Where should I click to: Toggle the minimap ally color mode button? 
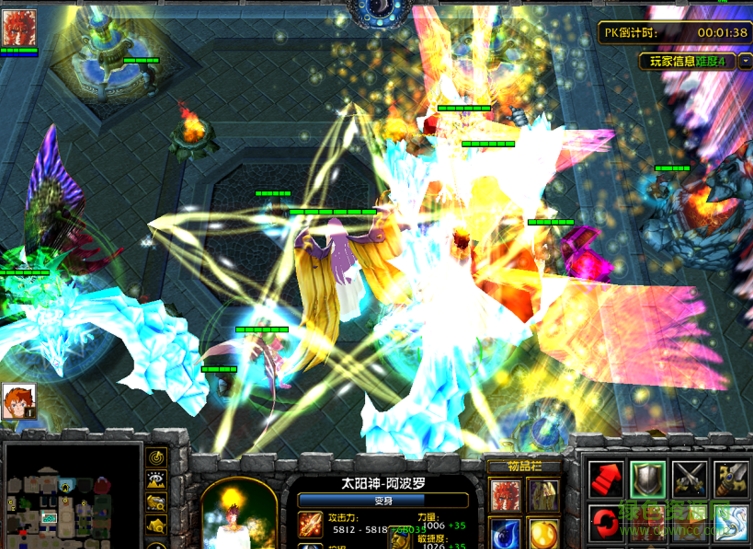coord(157,502)
